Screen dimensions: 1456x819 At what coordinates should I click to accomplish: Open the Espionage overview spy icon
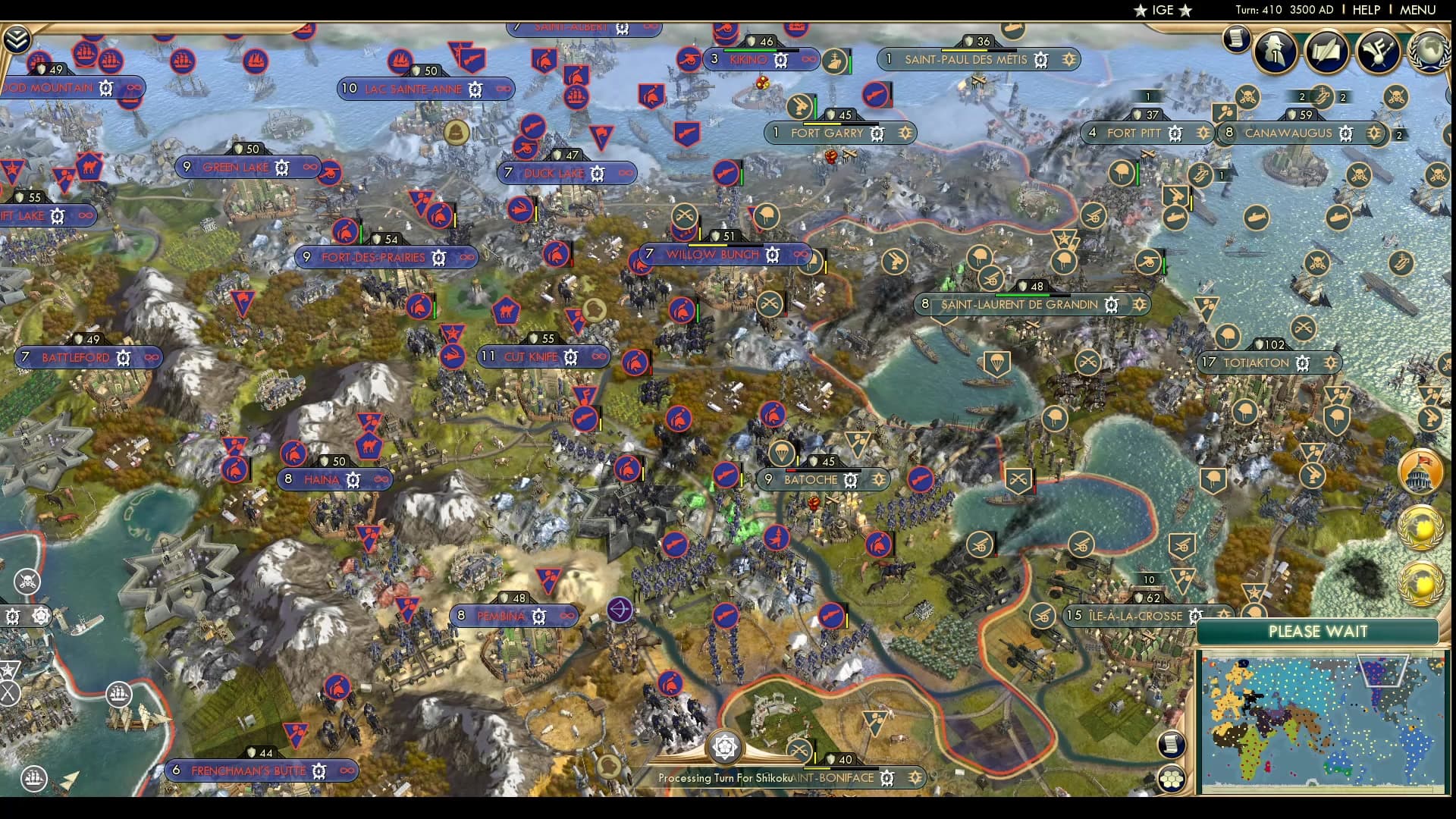1276,51
